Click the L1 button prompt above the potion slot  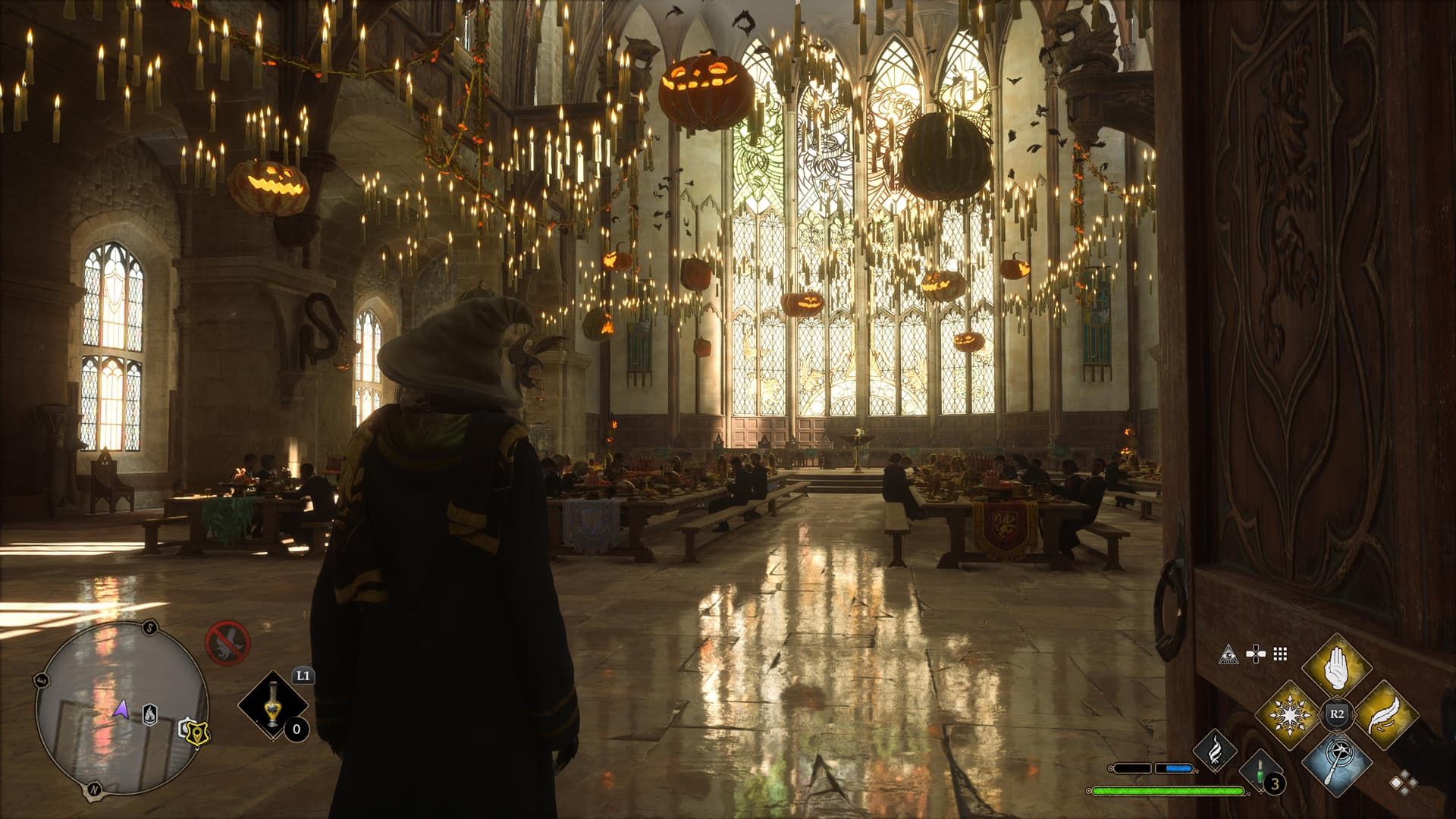303,676
